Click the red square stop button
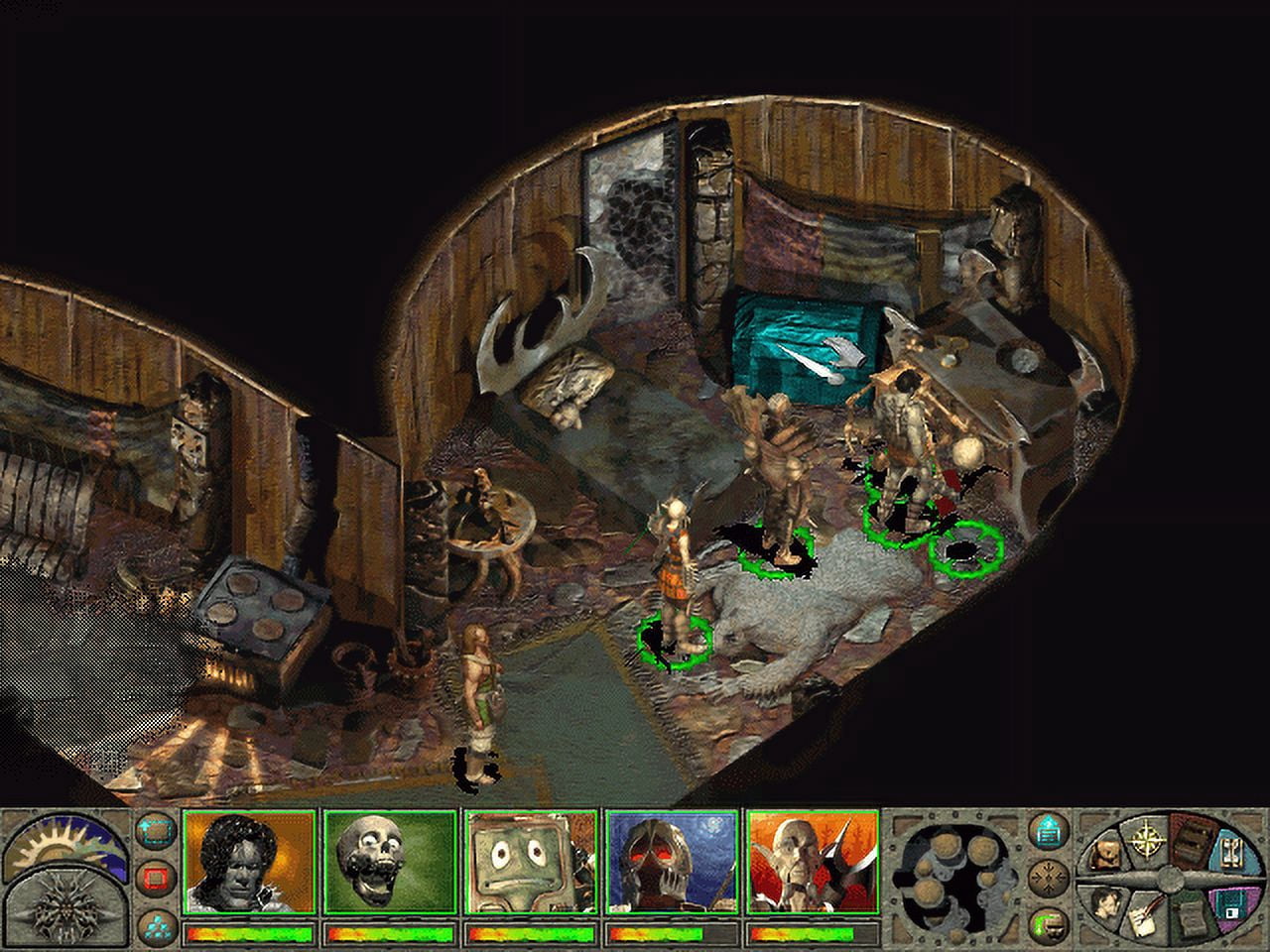This screenshot has height=952, width=1270. (x=153, y=878)
